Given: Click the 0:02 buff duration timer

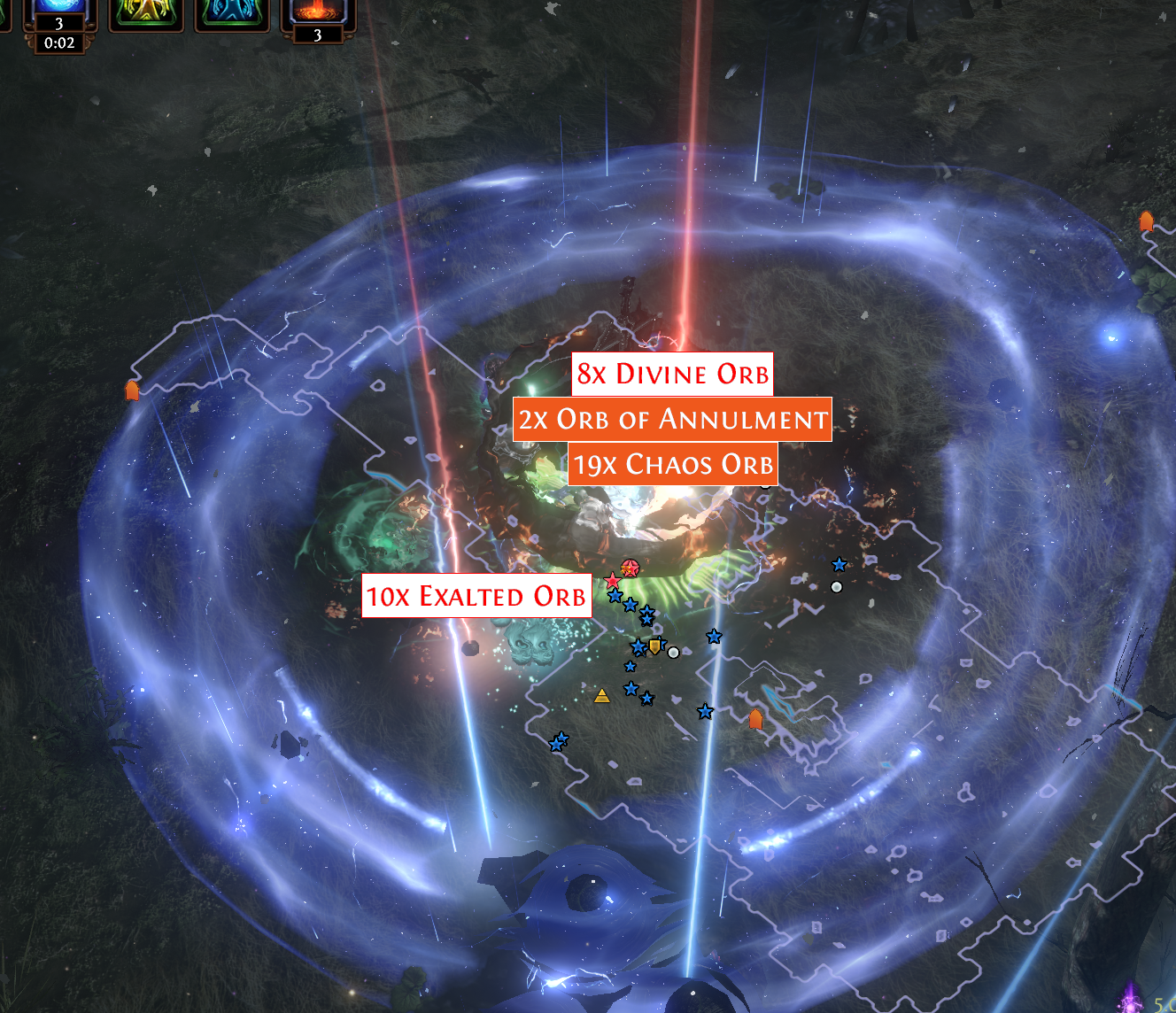Looking at the screenshot, I should click(x=58, y=43).
